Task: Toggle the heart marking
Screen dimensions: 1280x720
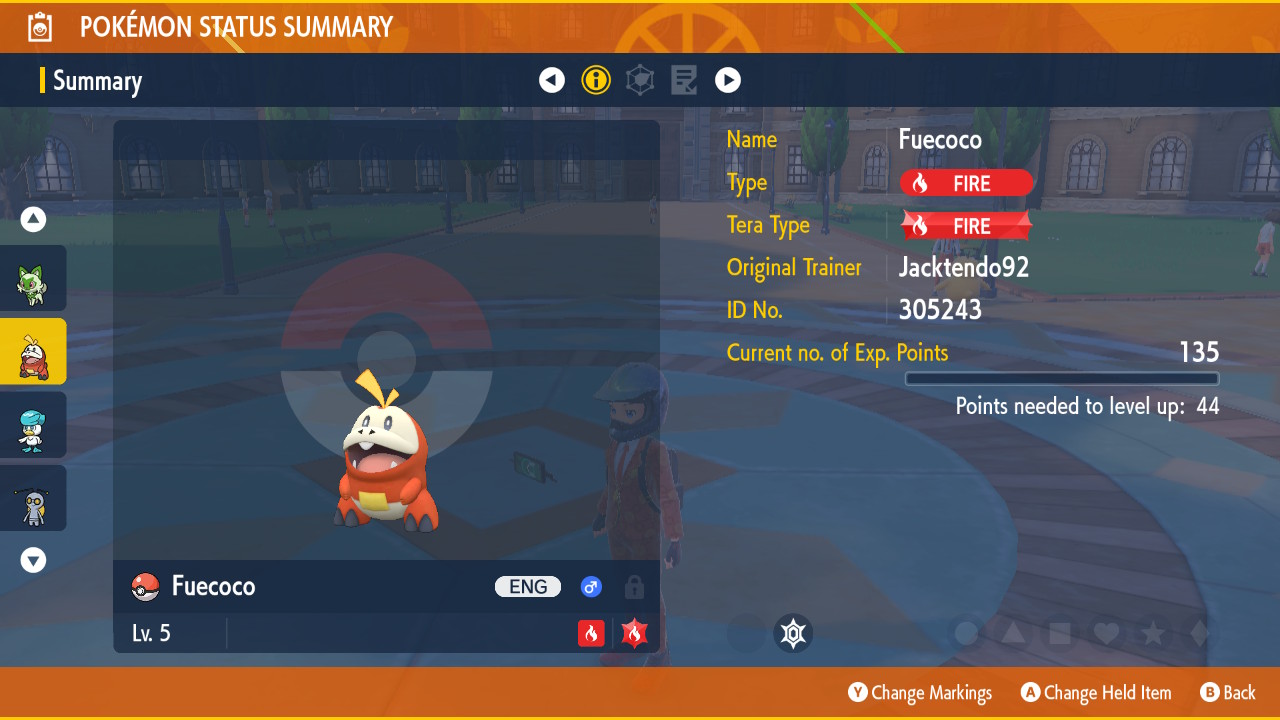Action: (x=1106, y=633)
